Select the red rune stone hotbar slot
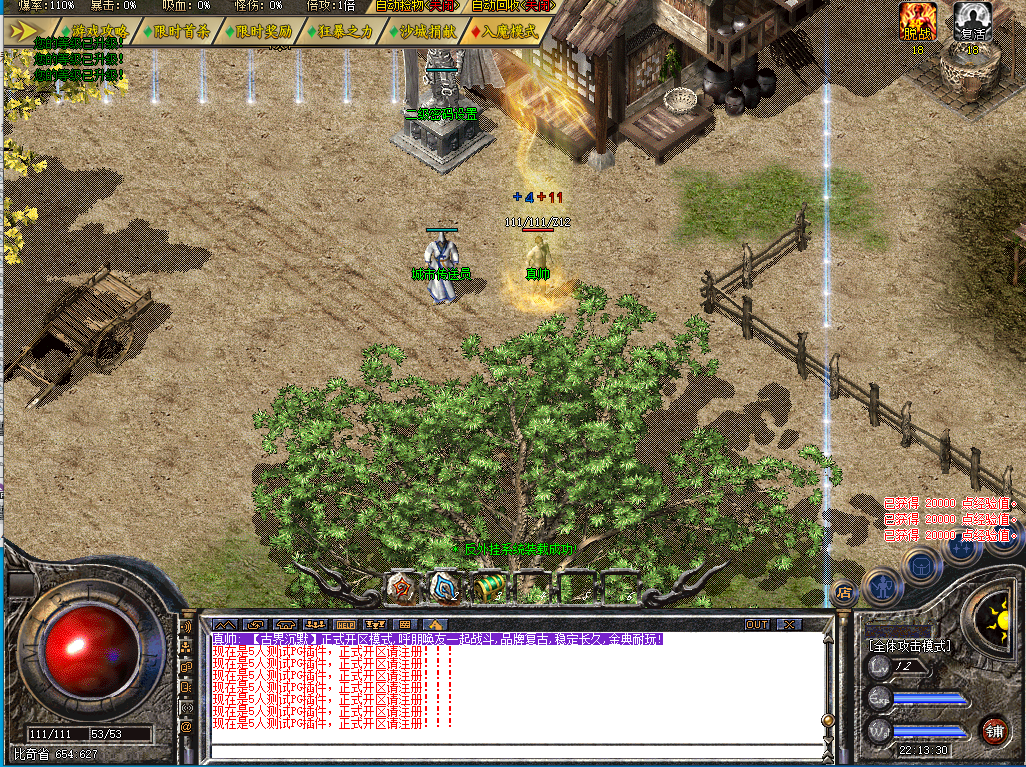Screen dimensions: 1026x767 [401, 587]
